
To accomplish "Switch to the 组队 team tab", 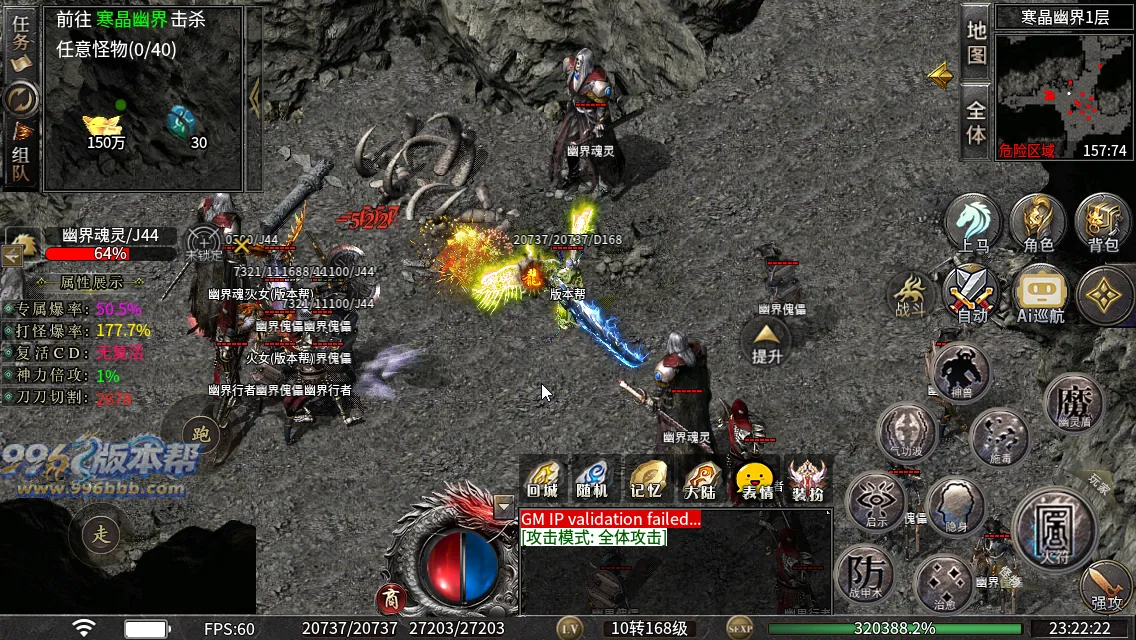I will [x=20, y=158].
